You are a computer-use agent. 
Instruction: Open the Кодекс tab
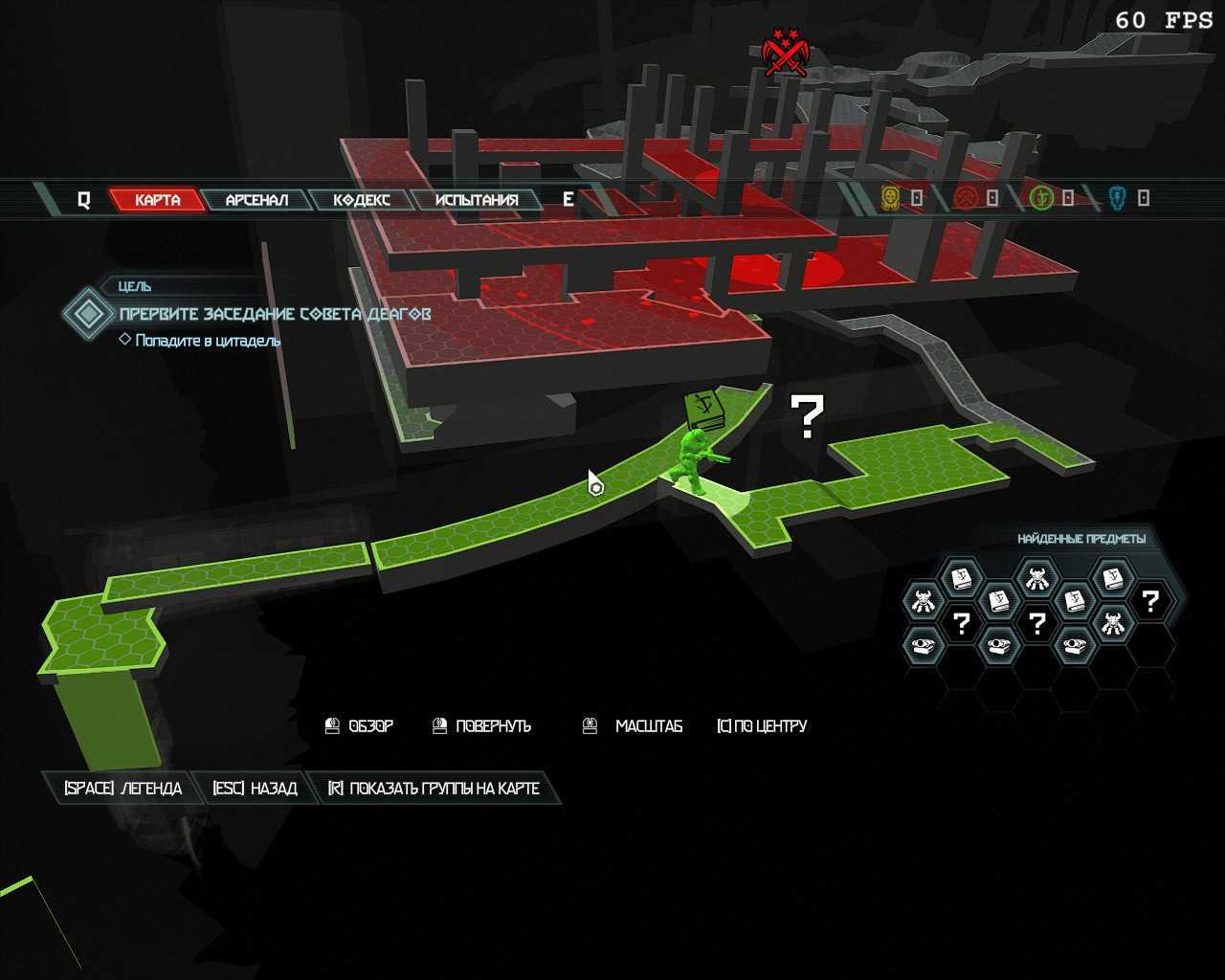pos(362,200)
